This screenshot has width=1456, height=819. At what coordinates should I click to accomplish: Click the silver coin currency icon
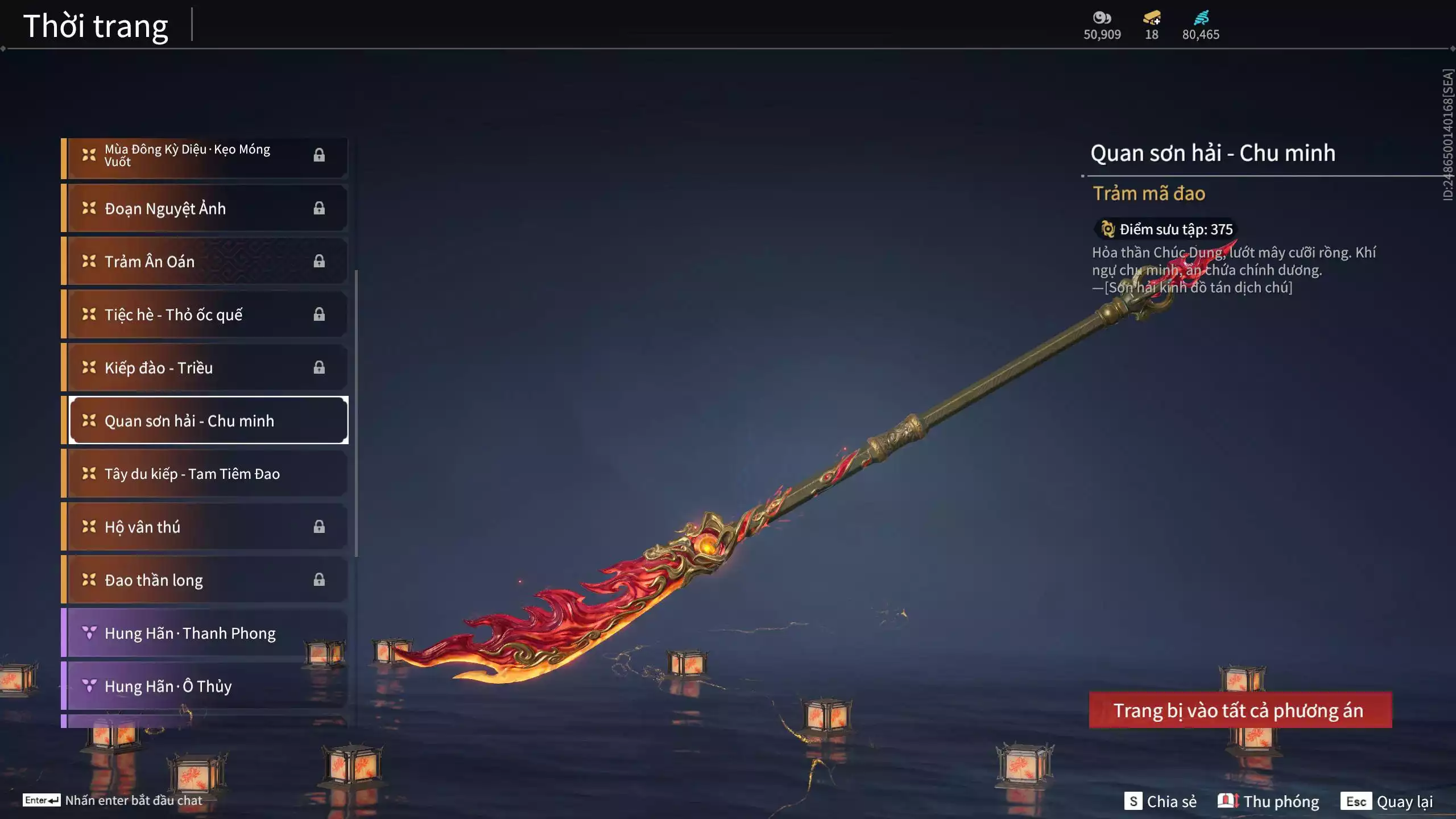(1102, 18)
